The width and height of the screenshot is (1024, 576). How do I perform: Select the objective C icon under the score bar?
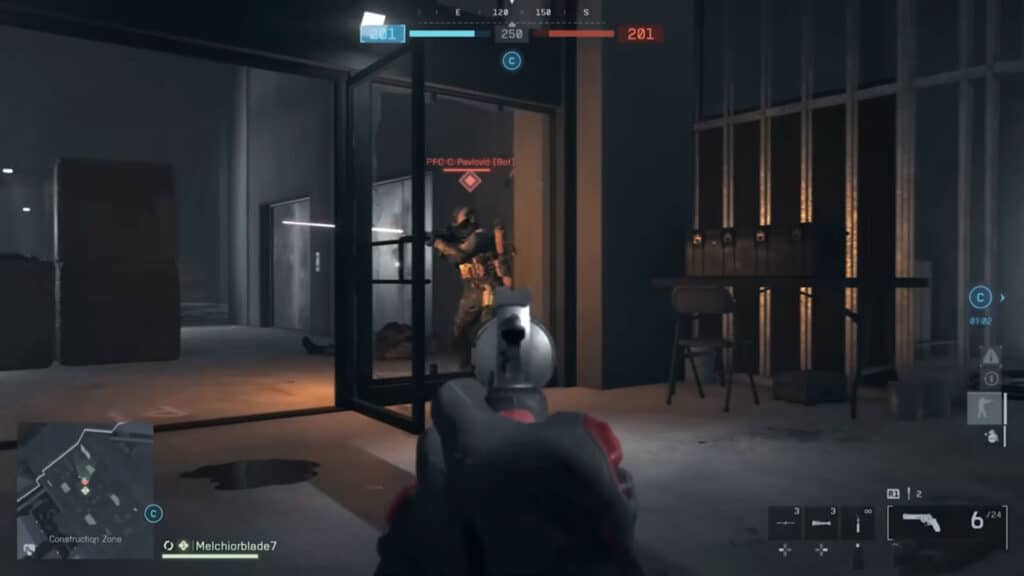pyautogui.click(x=512, y=61)
